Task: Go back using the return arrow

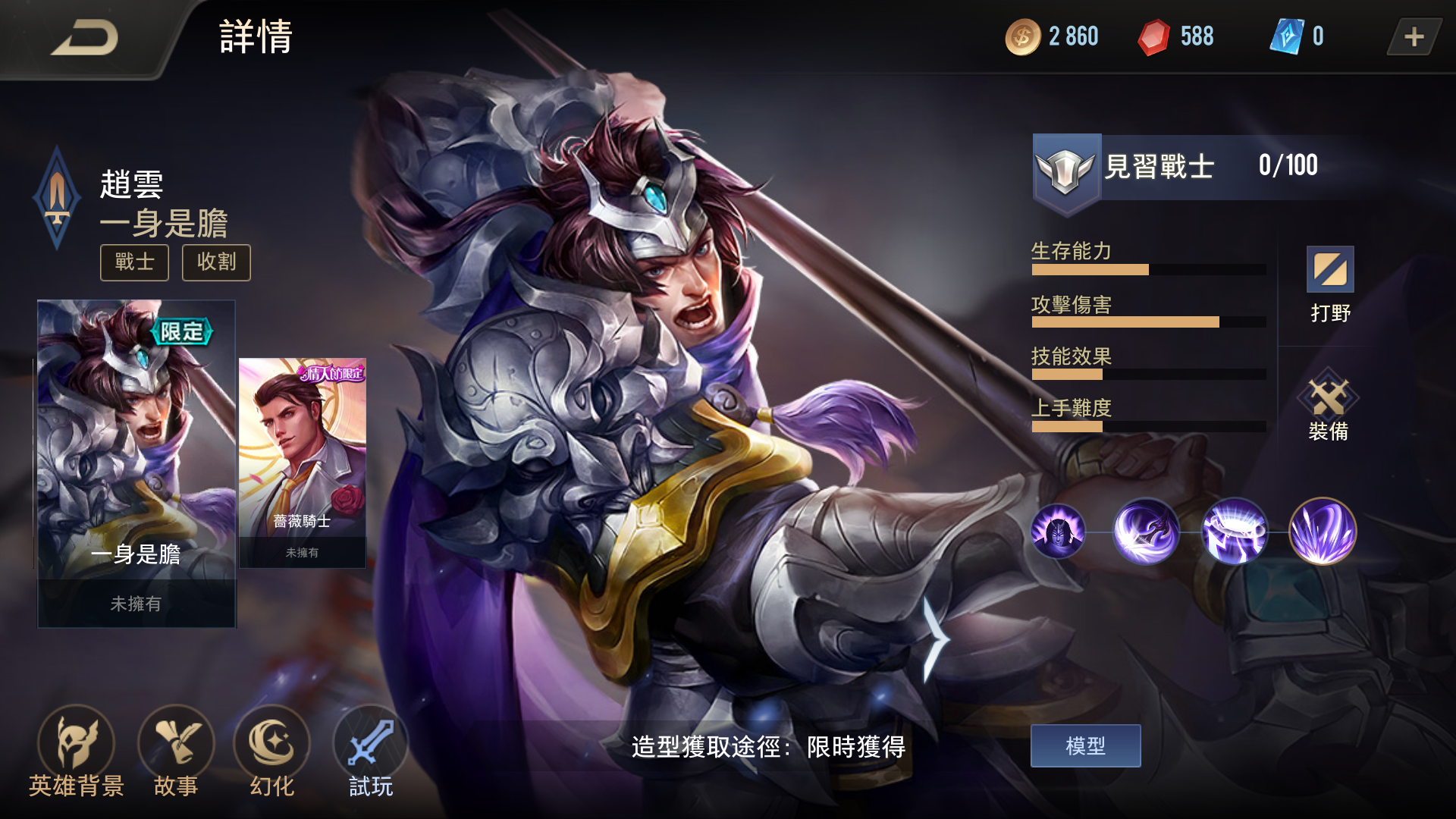Action: (x=85, y=38)
